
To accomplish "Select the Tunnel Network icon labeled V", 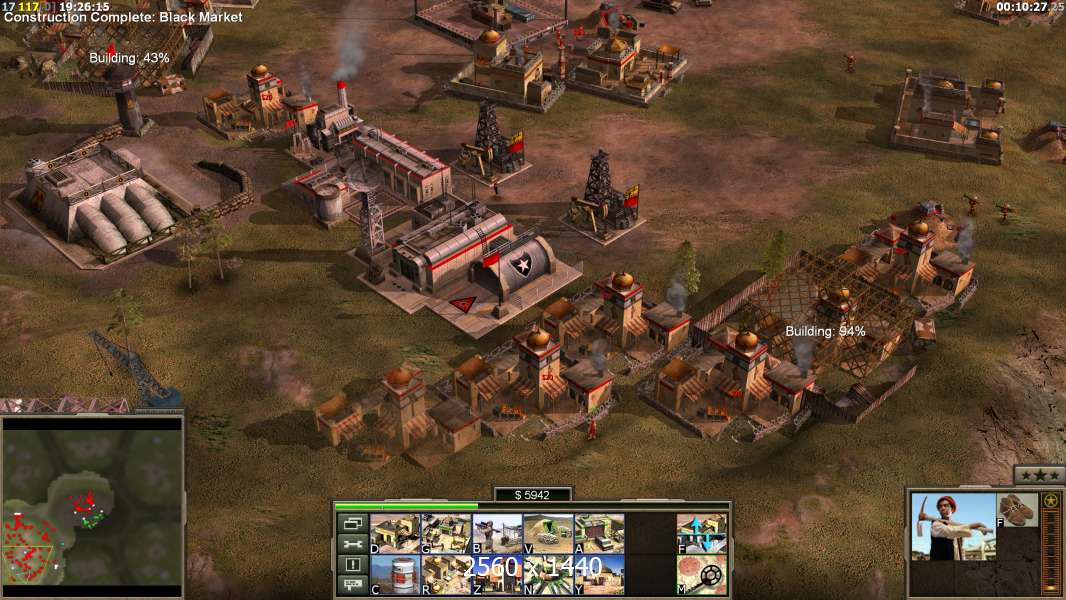I will click(x=548, y=533).
